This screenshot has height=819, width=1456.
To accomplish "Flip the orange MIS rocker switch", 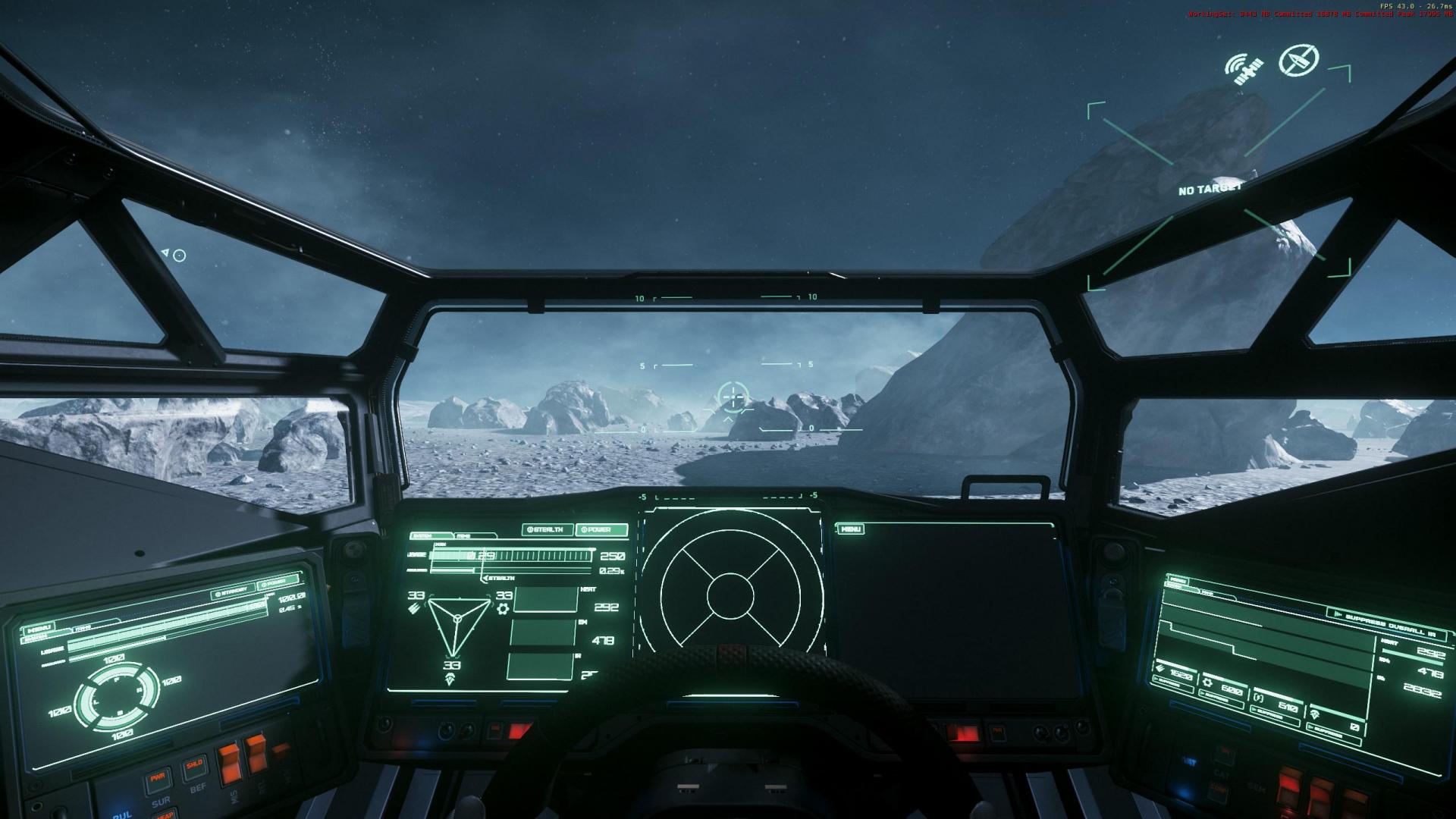I will 231,763.
